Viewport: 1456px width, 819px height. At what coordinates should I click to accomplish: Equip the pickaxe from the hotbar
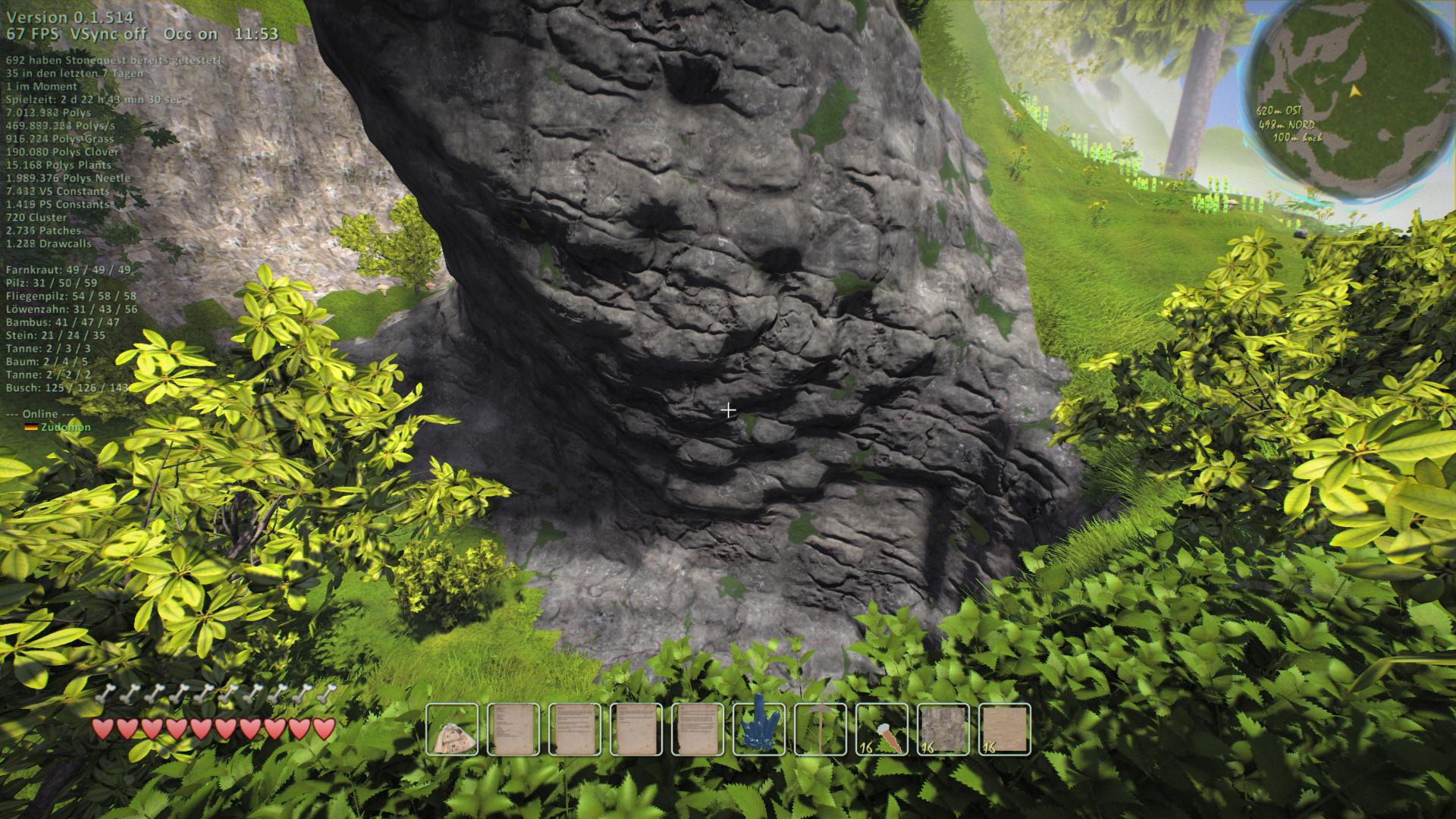[x=821, y=730]
